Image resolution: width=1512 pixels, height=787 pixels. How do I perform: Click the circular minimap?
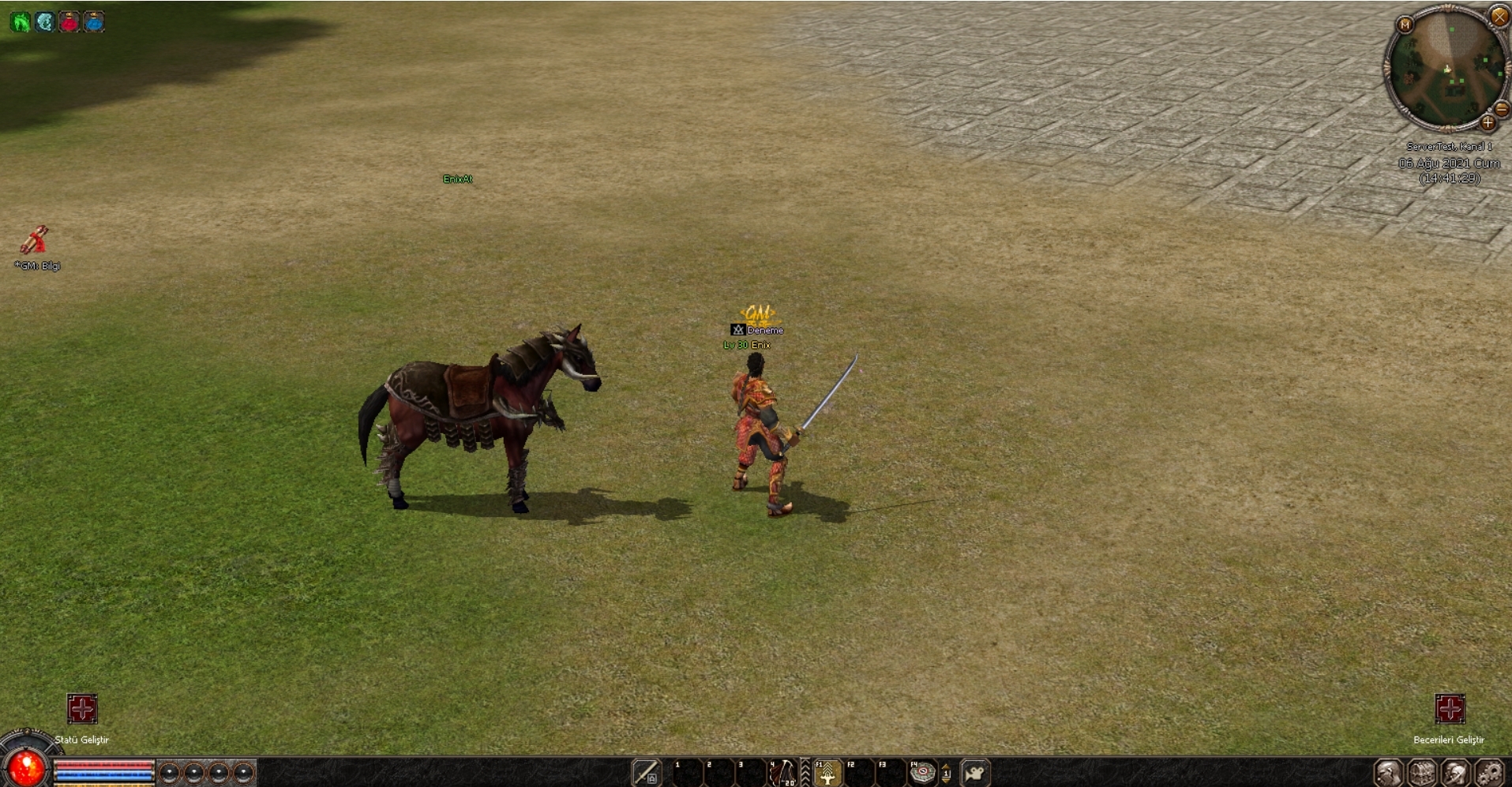pyautogui.click(x=1447, y=69)
